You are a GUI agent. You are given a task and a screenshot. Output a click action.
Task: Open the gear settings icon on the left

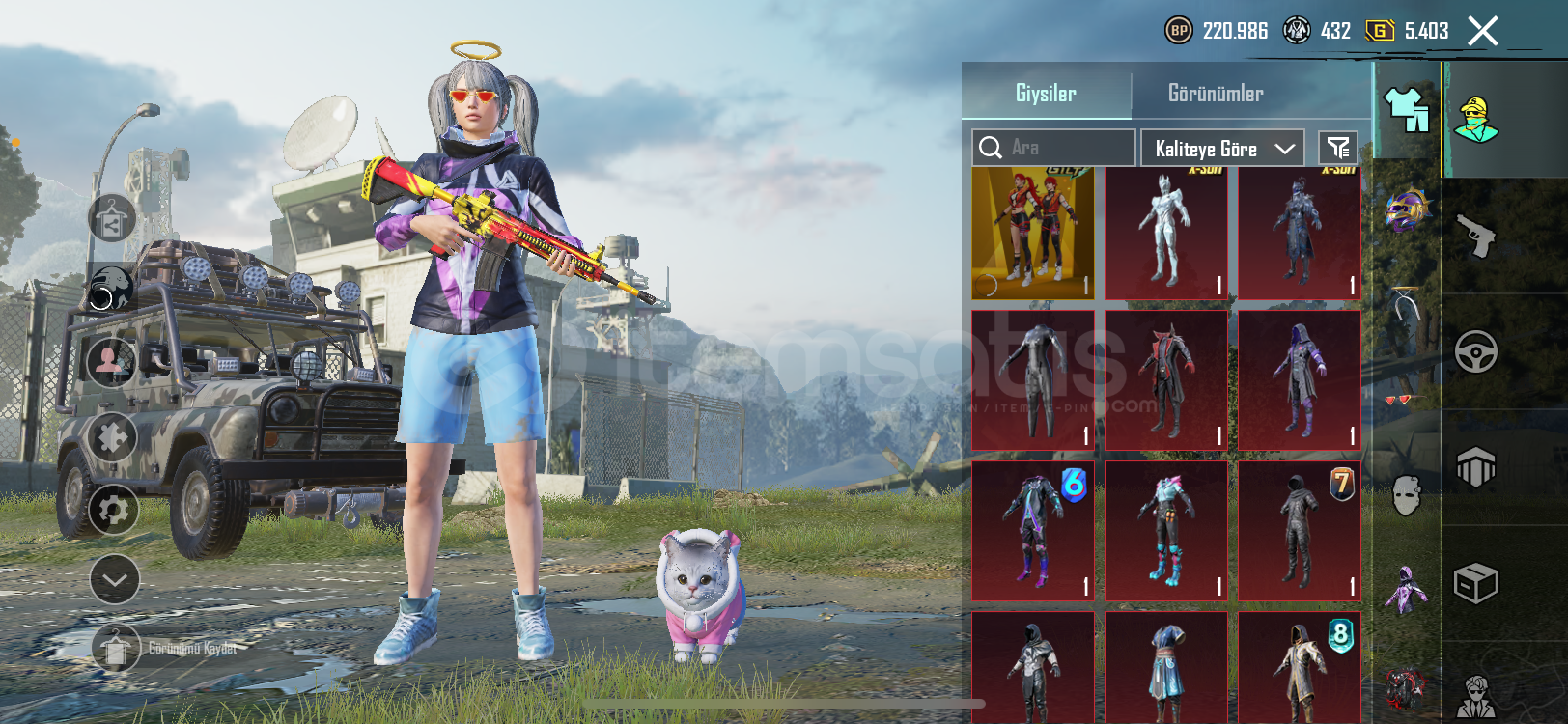tap(113, 510)
